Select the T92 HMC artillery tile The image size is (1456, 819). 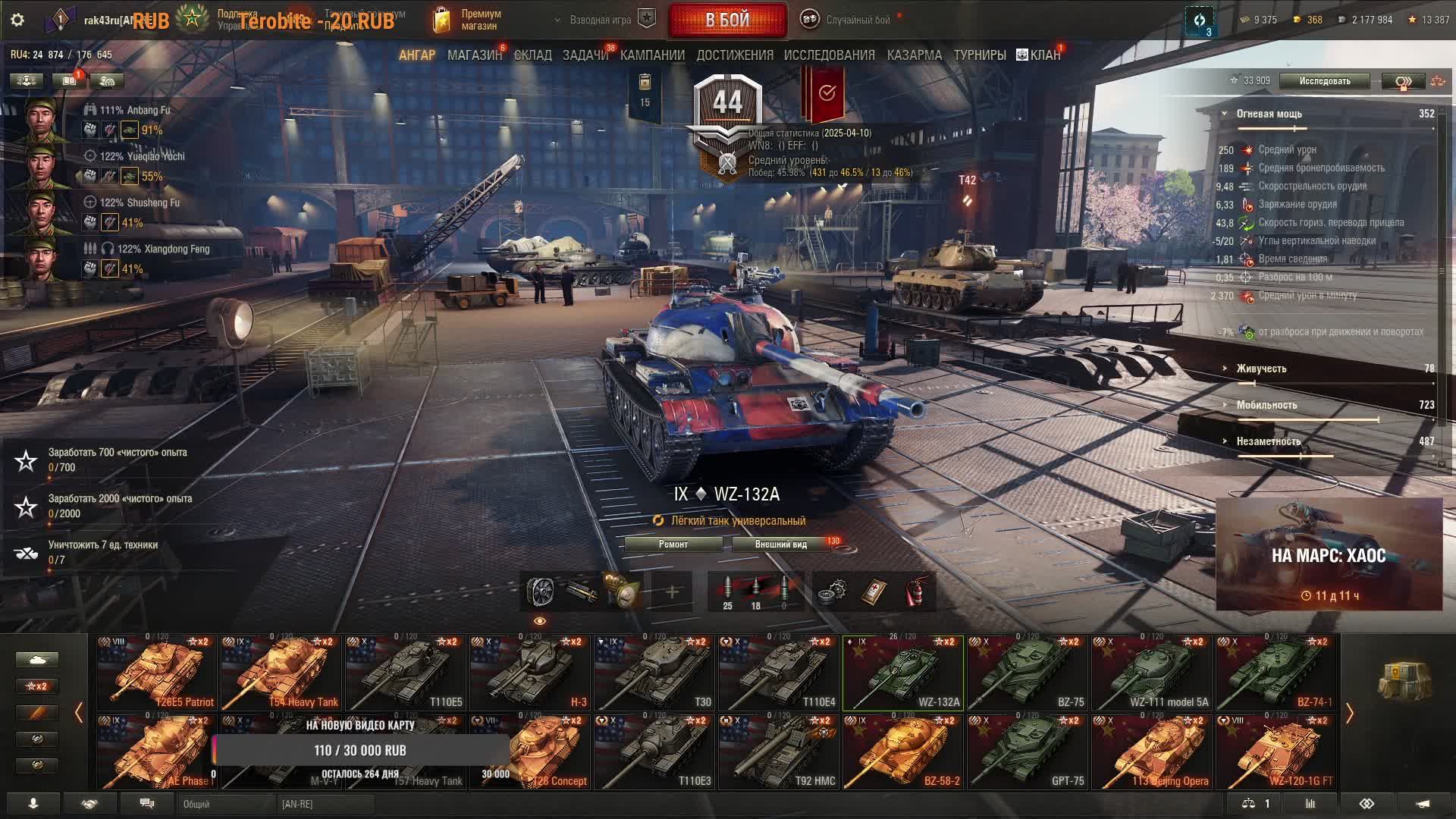779,752
